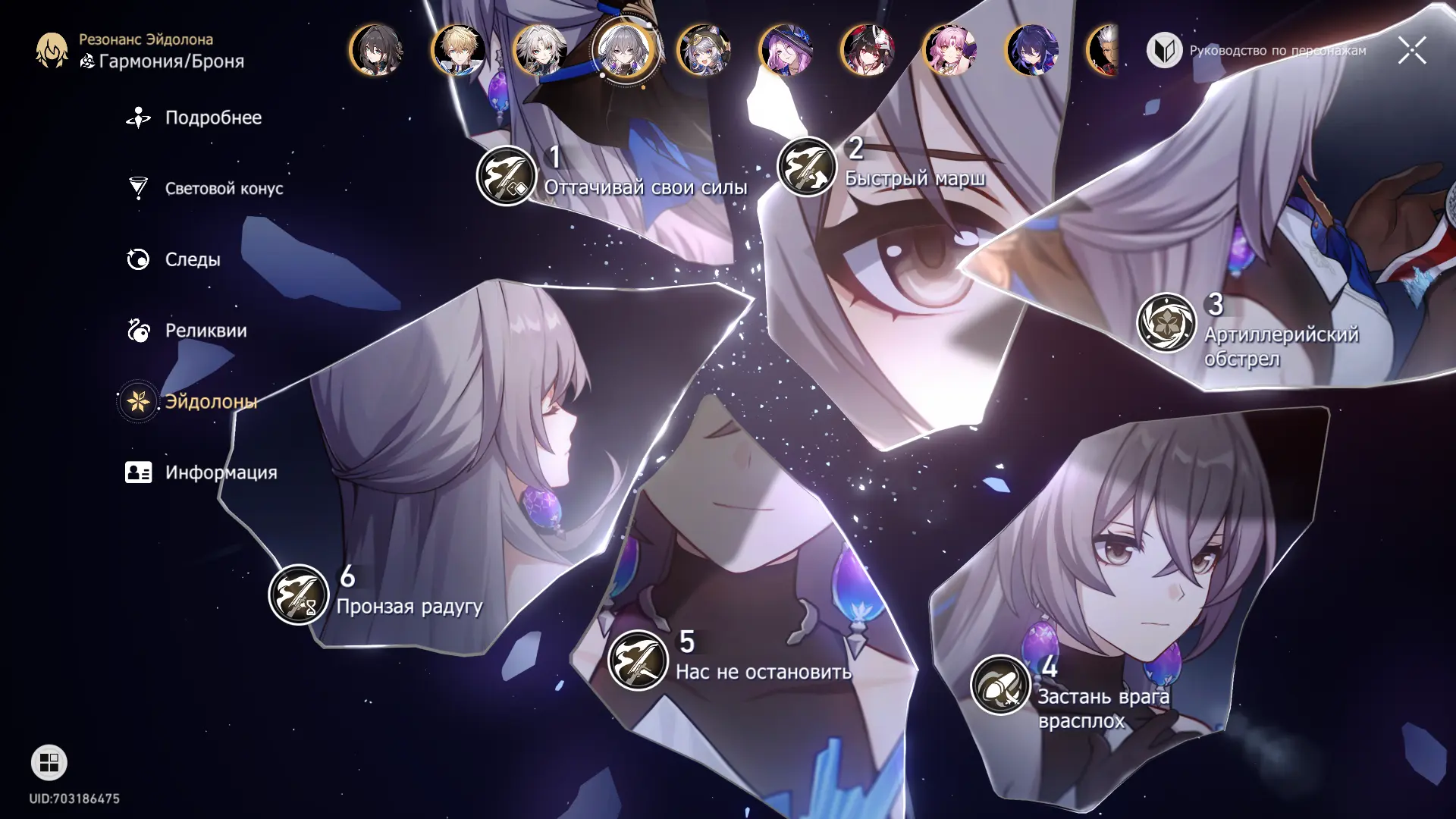1456x819 pixels.
Task: Open the Следы traces section
Action: [192, 260]
